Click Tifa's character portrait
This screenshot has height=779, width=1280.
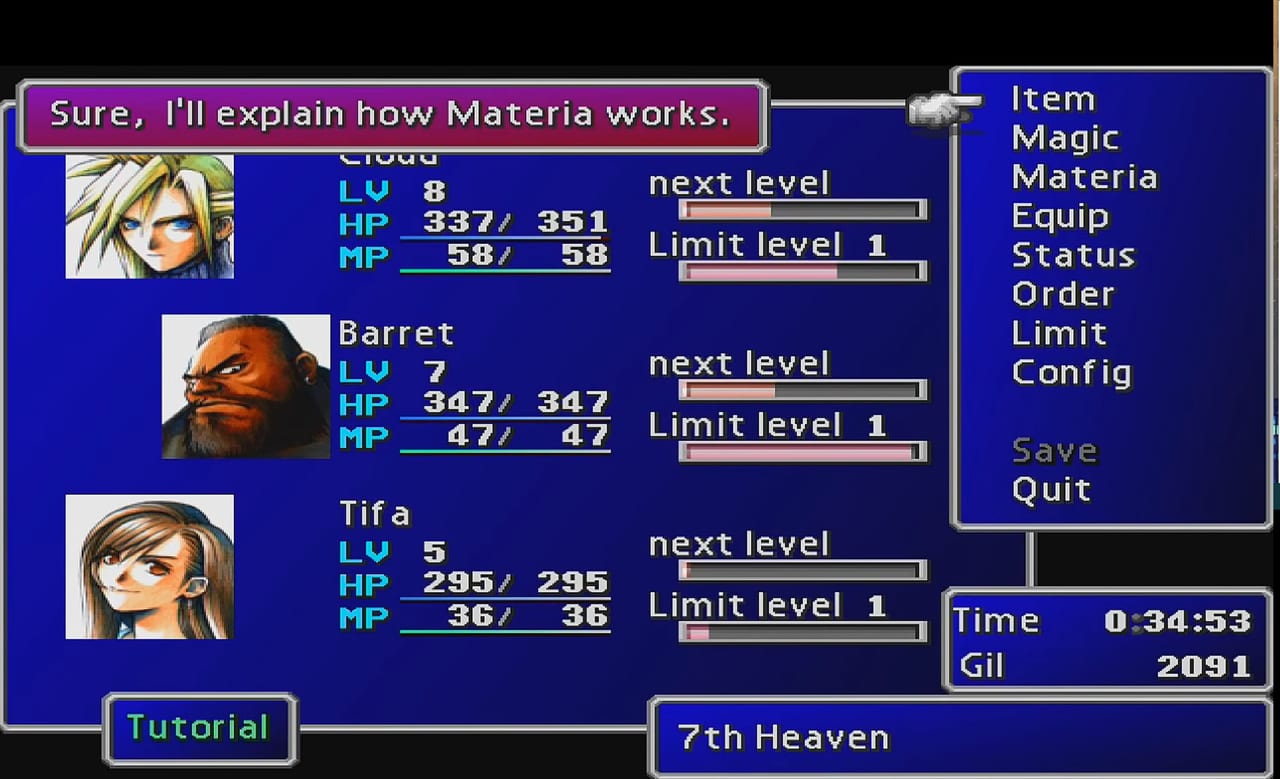tap(149, 566)
